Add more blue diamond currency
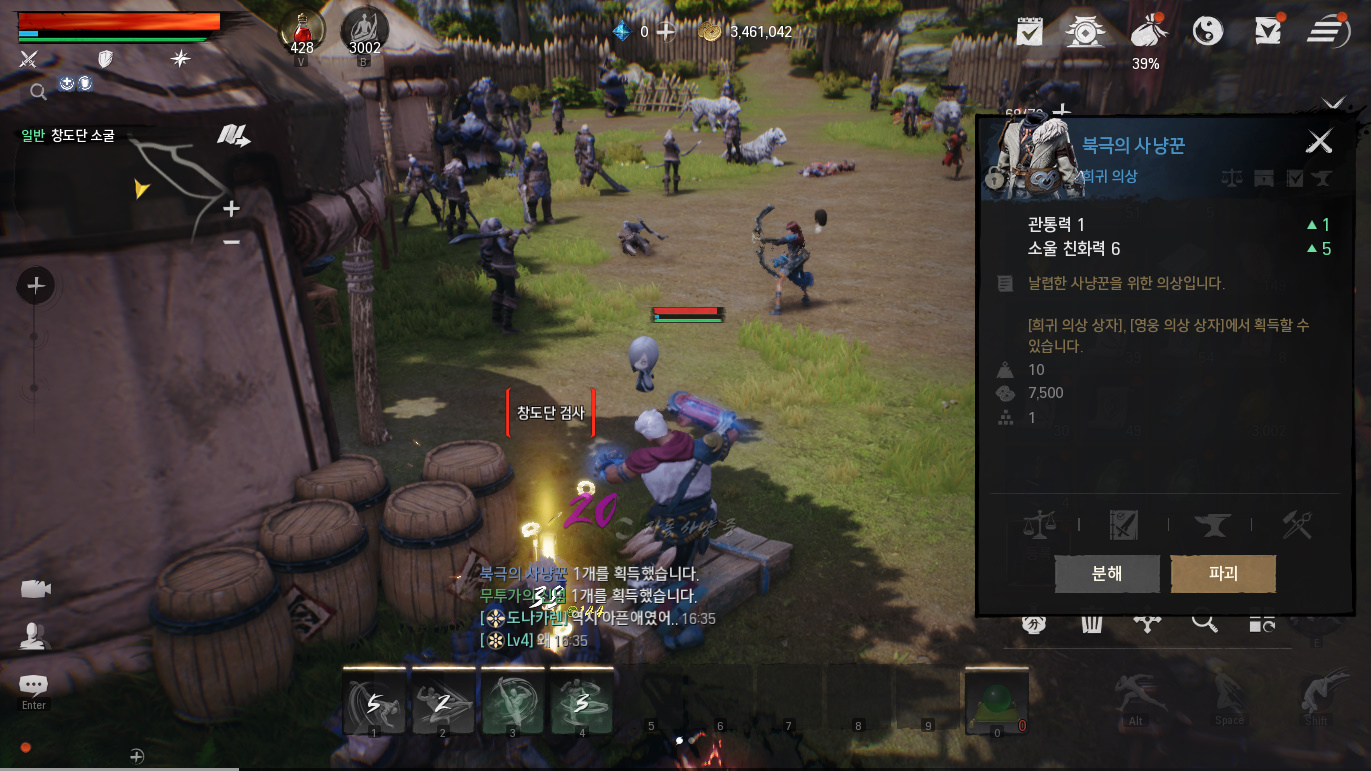1371x771 pixels. (x=665, y=31)
